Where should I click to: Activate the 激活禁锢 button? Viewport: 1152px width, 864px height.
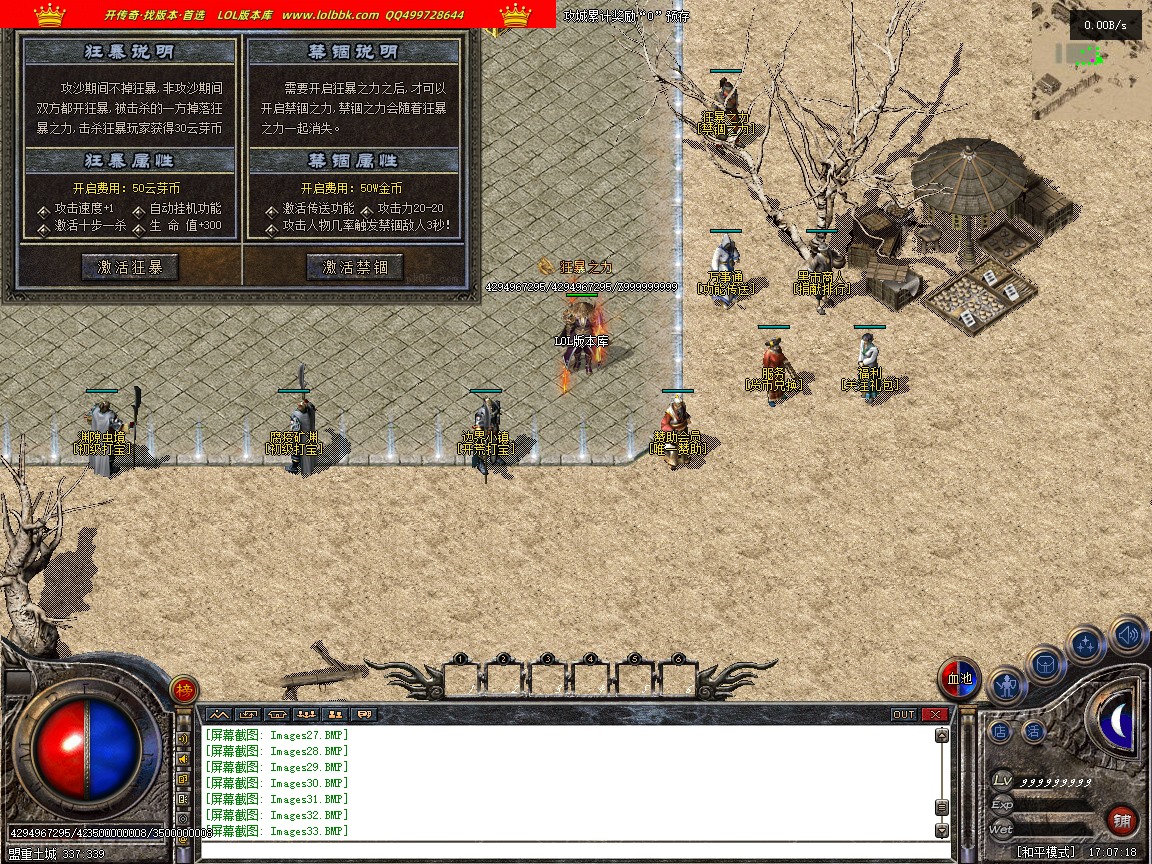(354, 267)
